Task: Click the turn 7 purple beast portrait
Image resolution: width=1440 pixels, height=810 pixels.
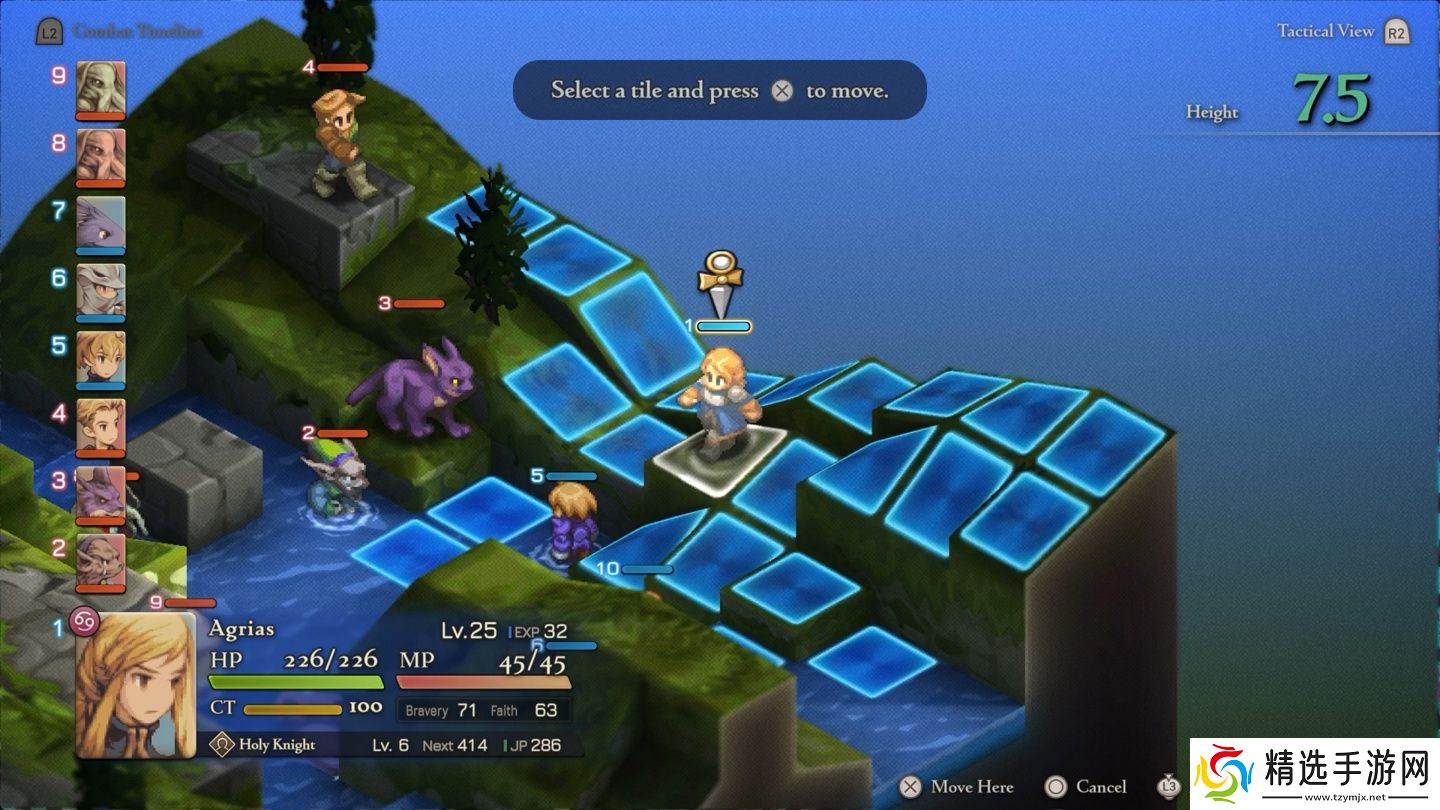Action: click(101, 222)
